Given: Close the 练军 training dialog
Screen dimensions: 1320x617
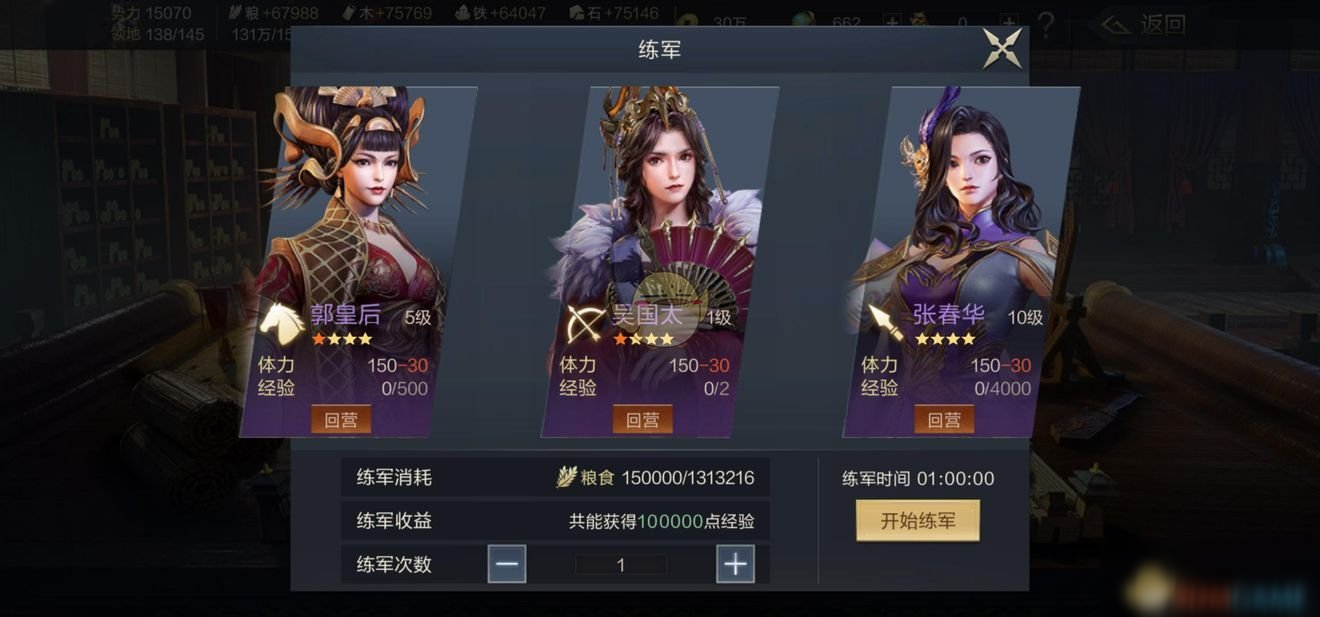Looking at the screenshot, I should tap(1002, 48).
